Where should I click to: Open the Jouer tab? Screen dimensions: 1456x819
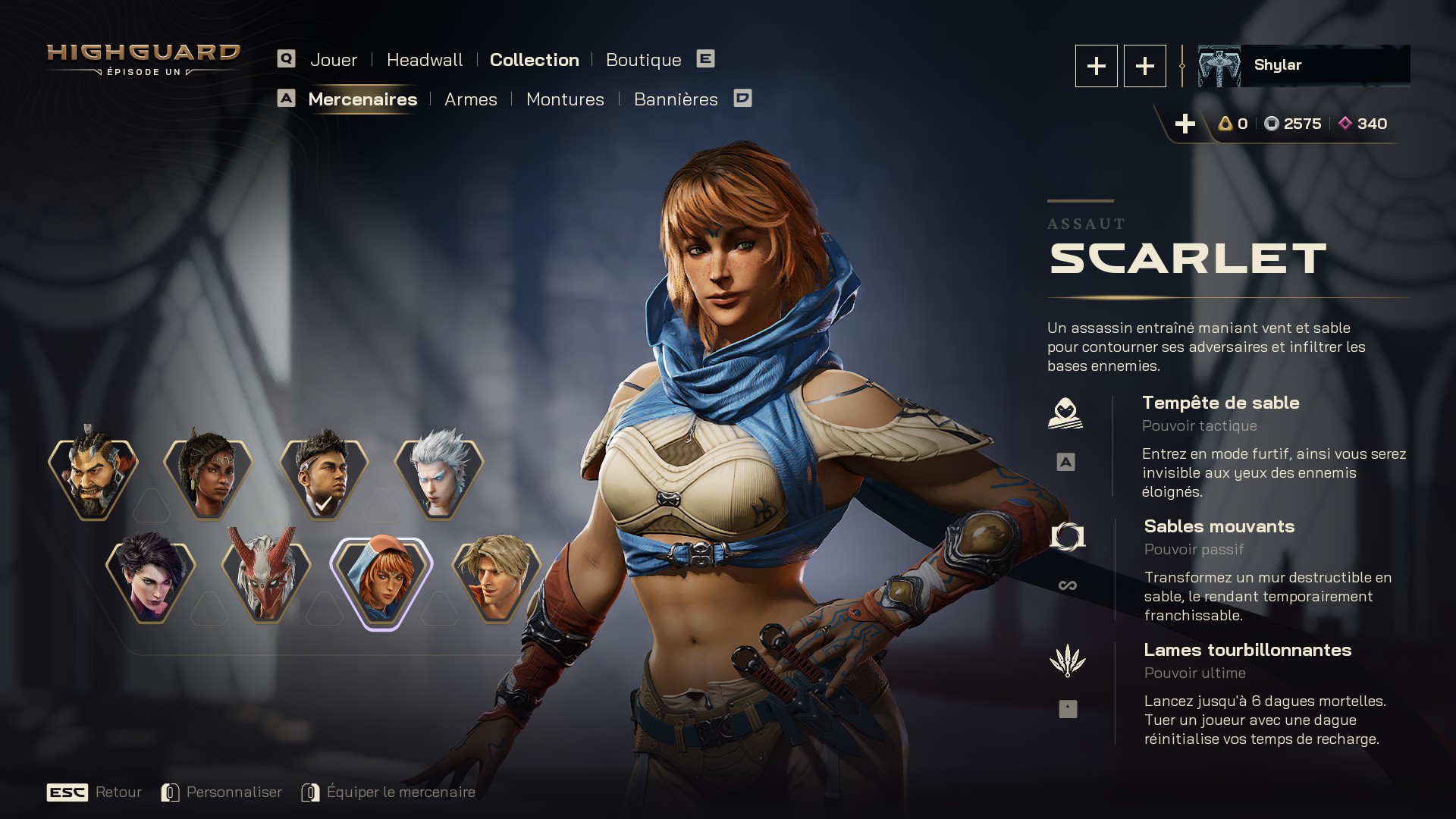coord(333,60)
